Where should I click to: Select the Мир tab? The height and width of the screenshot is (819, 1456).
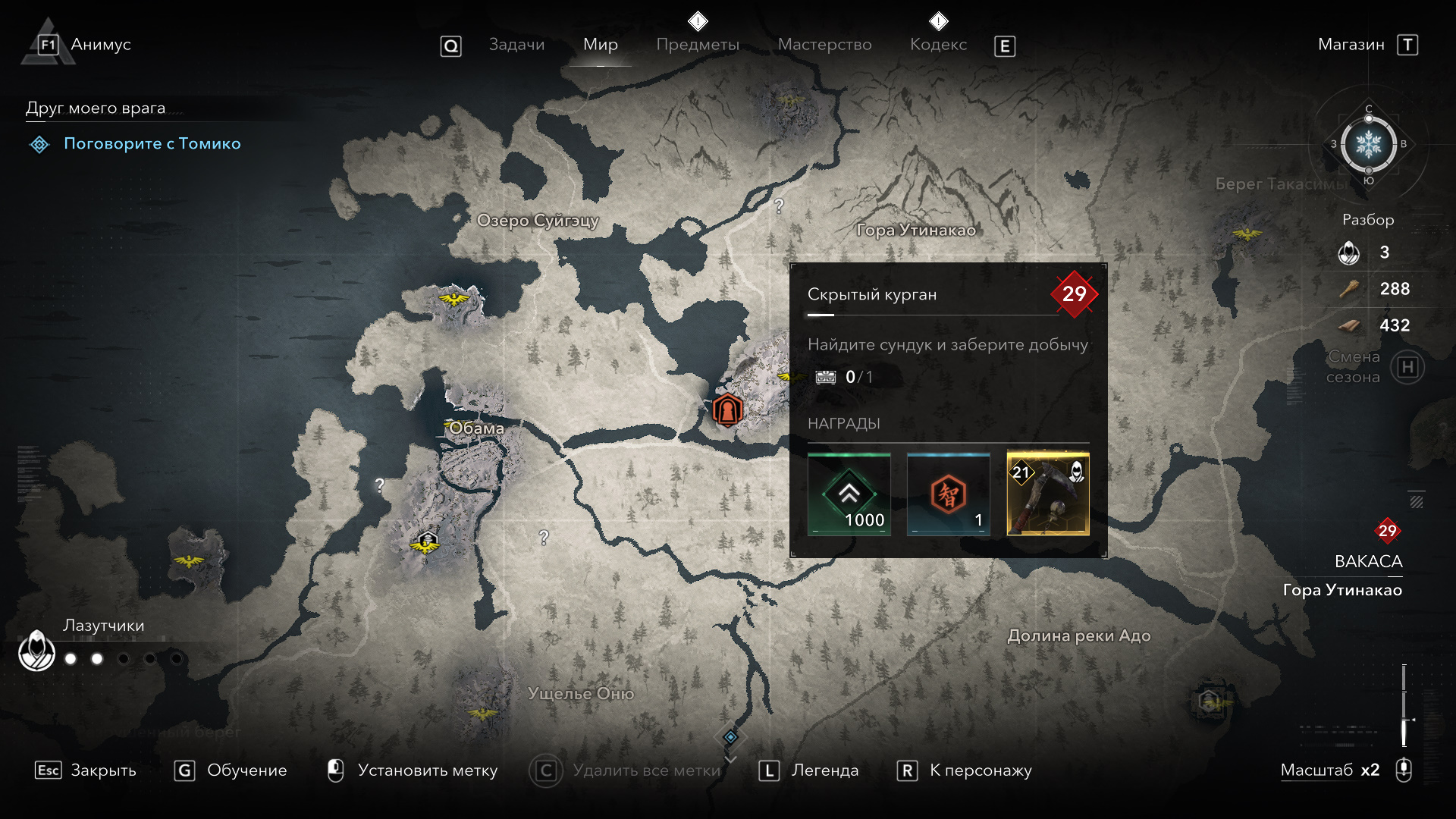600,45
